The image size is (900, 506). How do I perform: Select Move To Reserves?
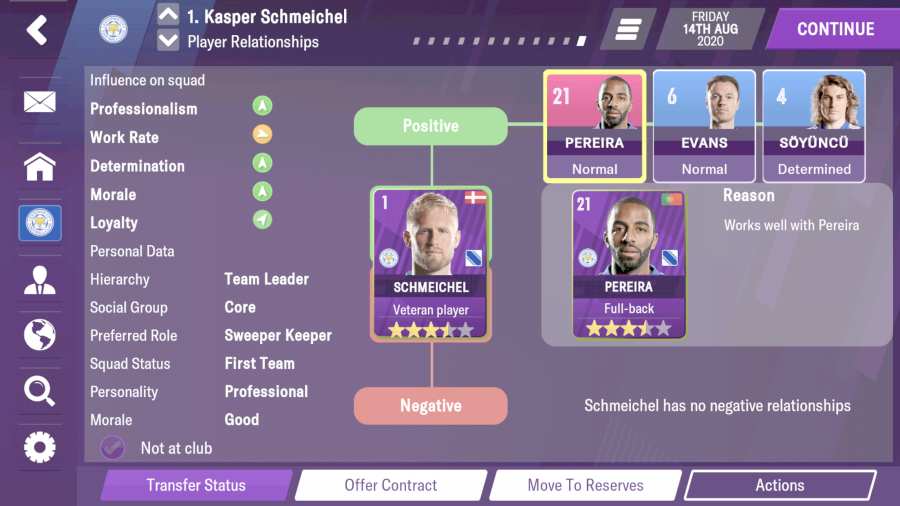[x=586, y=485]
